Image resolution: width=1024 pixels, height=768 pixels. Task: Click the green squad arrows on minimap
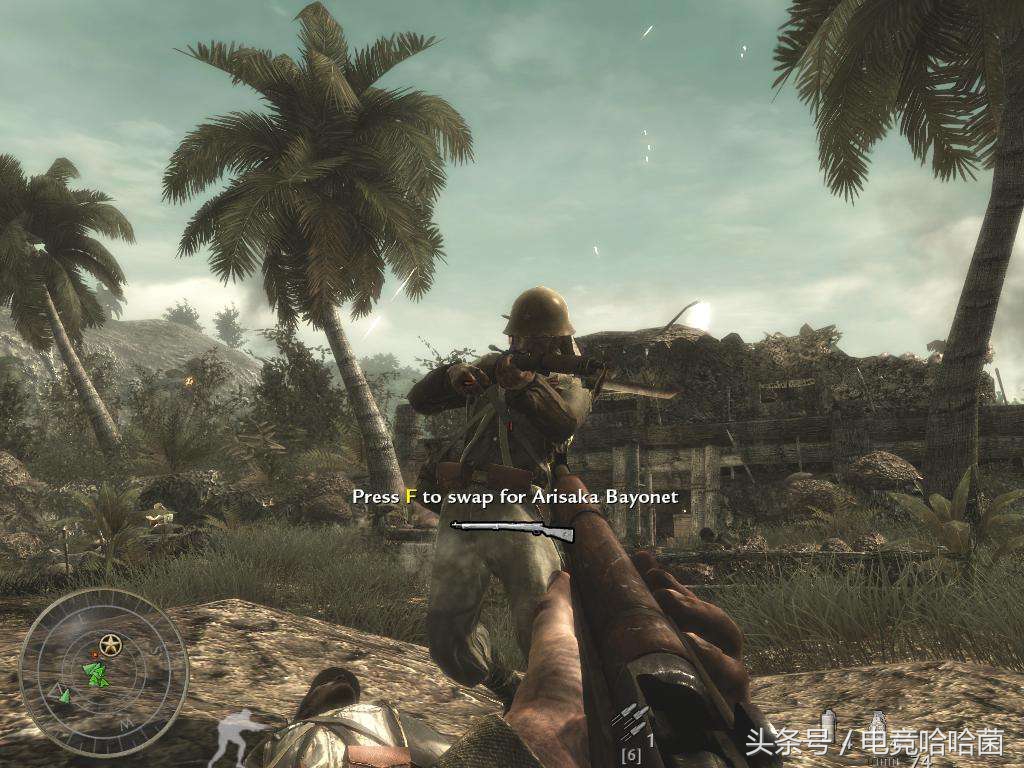tap(98, 674)
